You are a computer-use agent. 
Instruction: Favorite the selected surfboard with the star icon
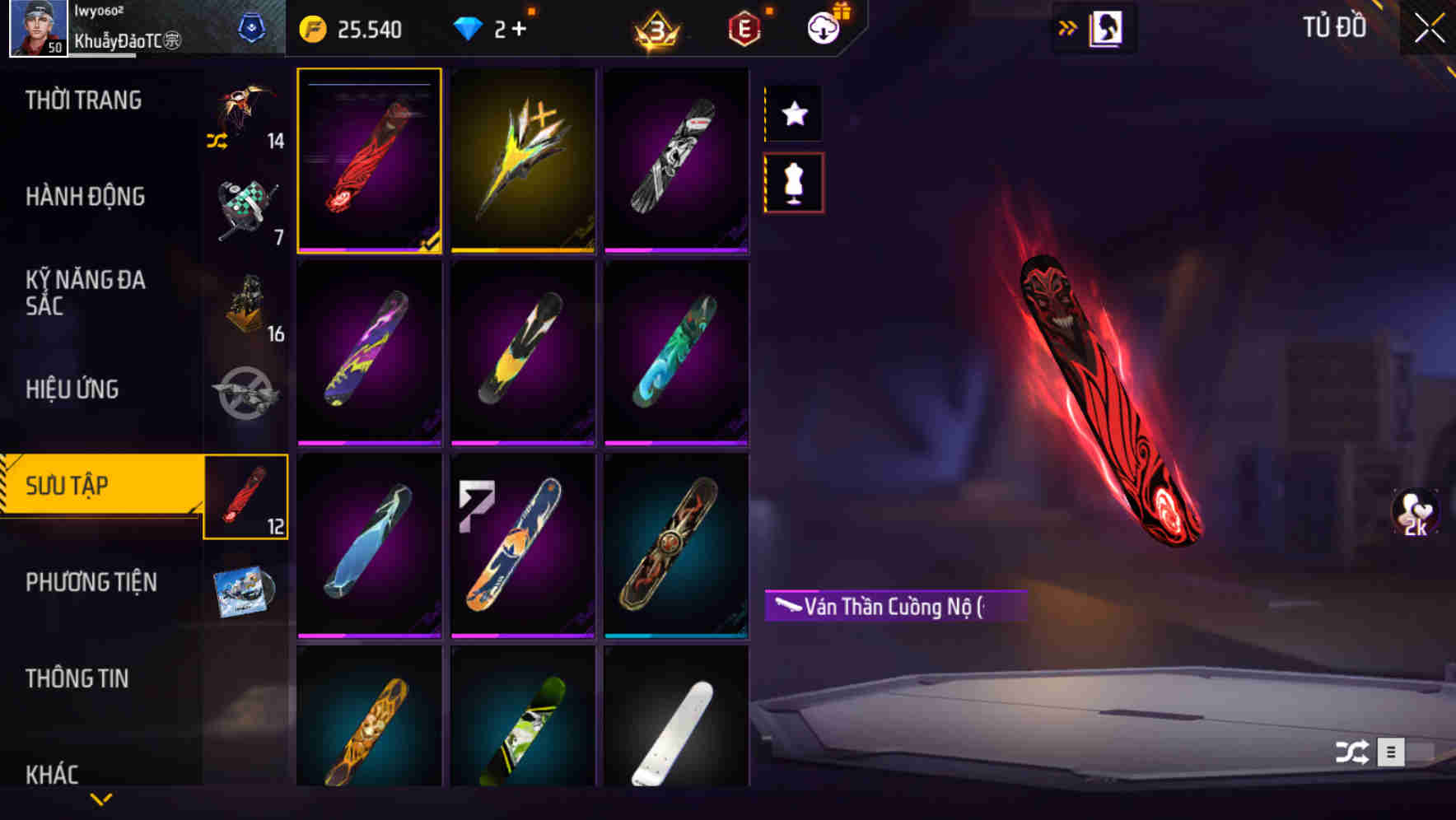[793, 114]
